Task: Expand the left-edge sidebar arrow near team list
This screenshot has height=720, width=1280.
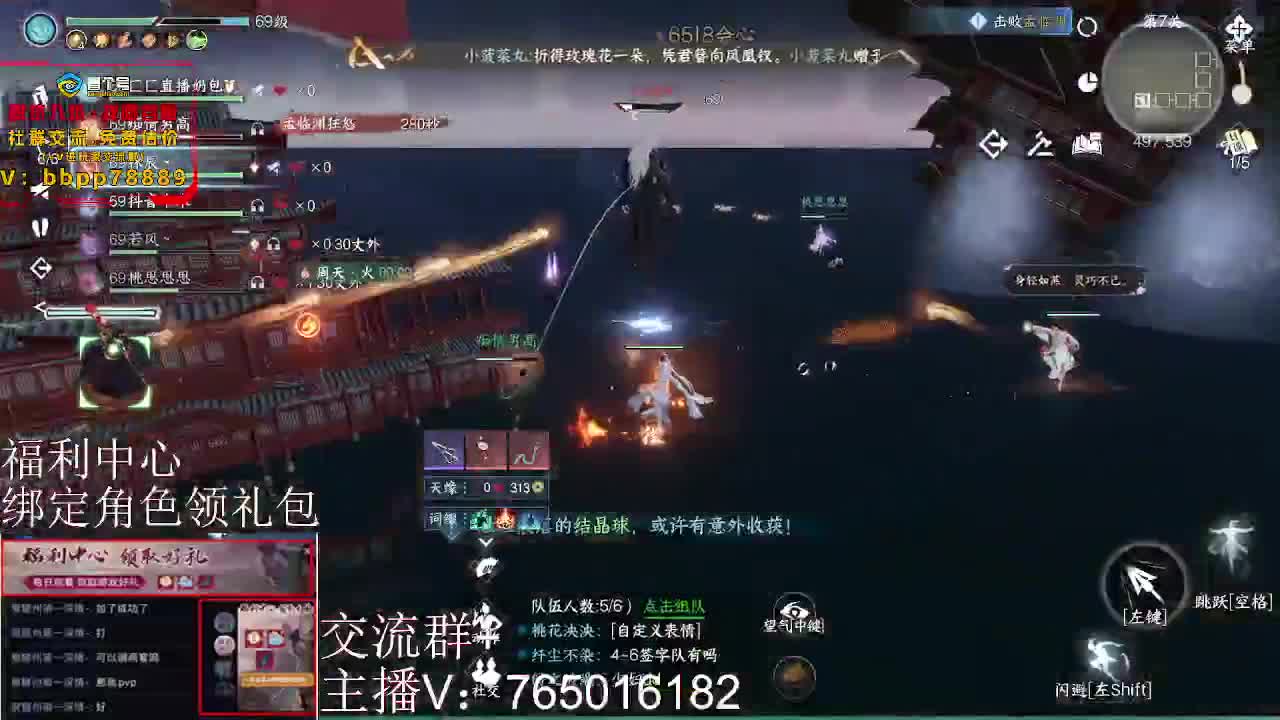Action: (x=40, y=269)
